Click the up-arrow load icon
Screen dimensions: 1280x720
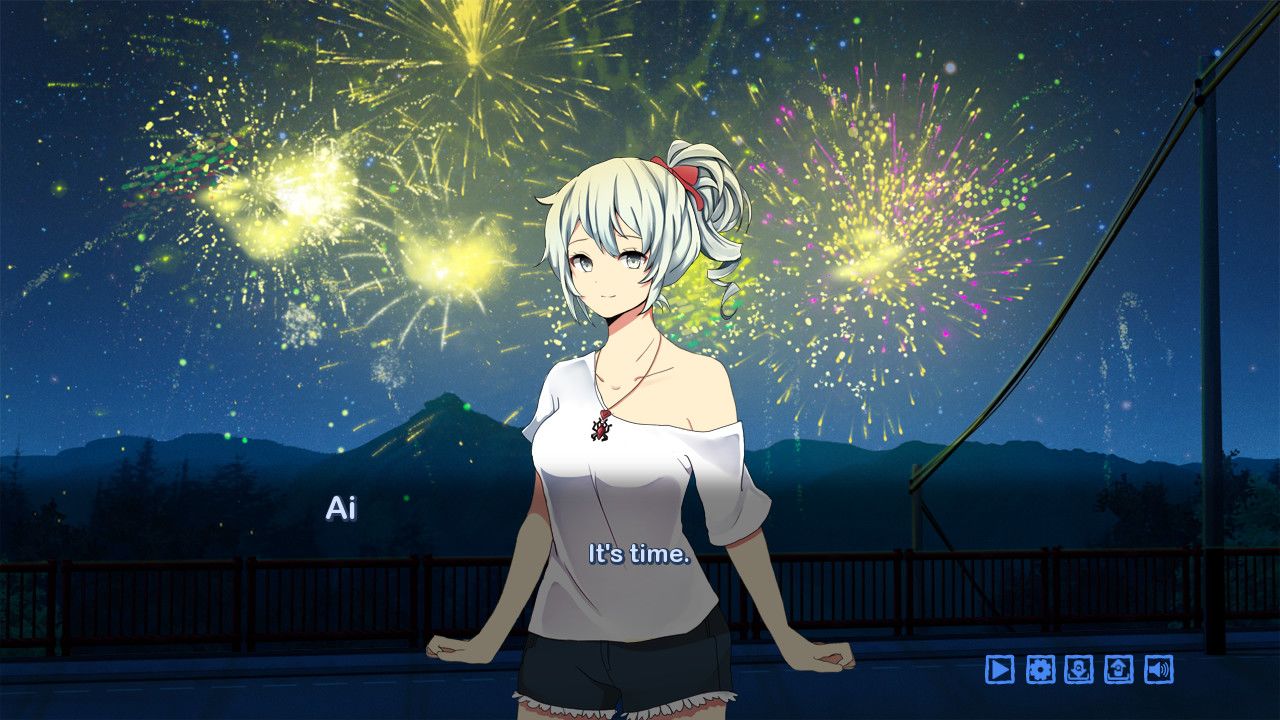coord(1118,669)
